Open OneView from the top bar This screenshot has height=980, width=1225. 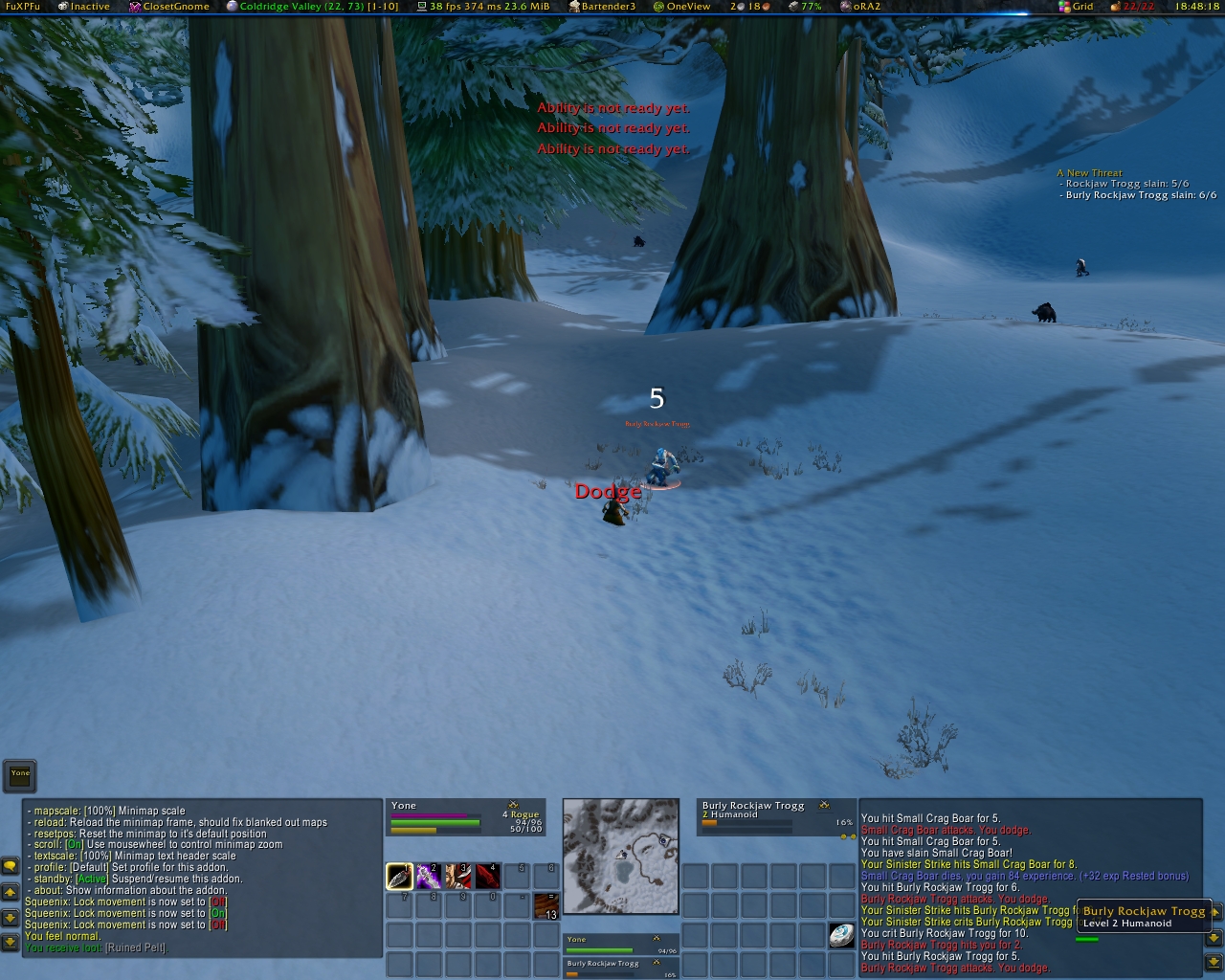[682, 7]
